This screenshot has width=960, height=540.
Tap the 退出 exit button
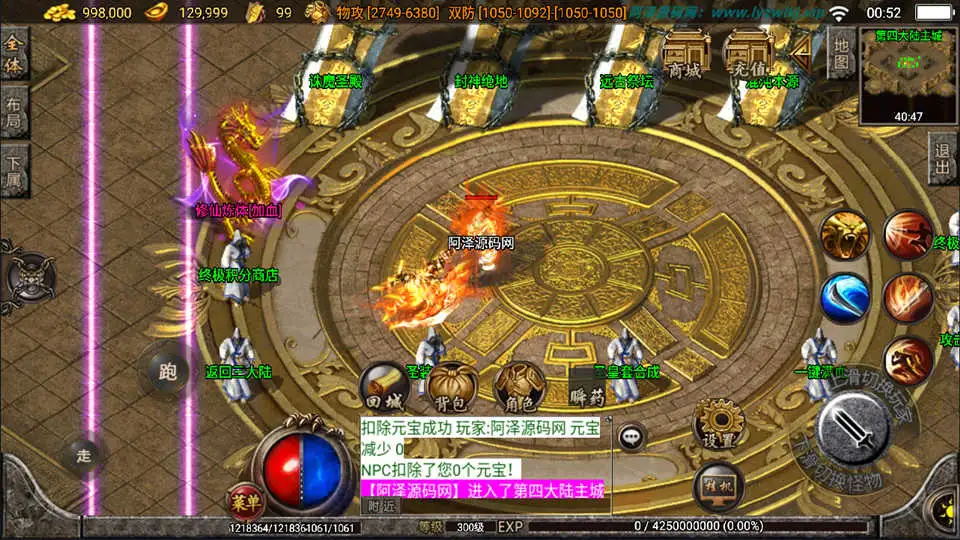[x=942, y=160]
